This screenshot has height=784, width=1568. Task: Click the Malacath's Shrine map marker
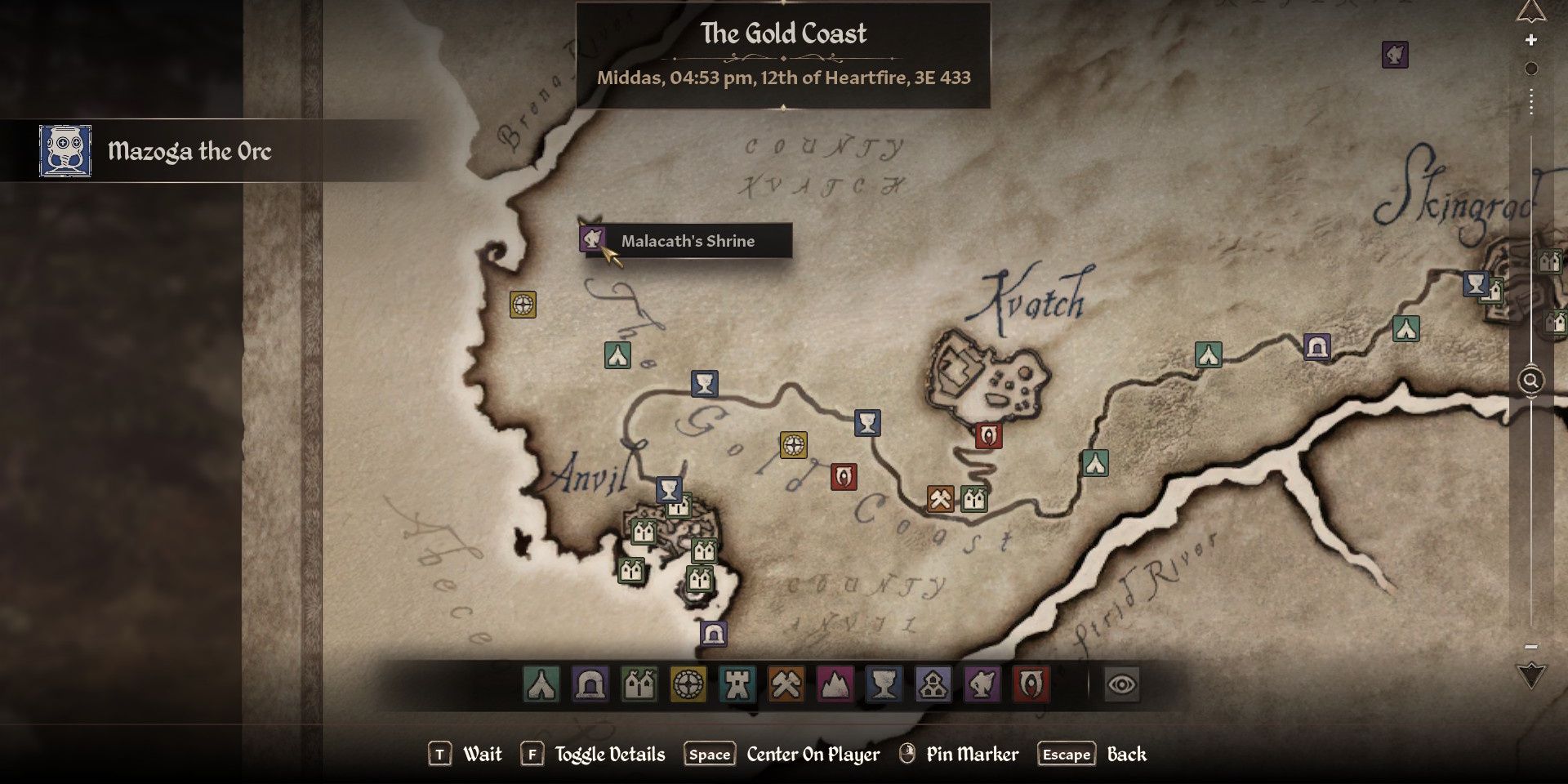[x=592, y=239]
